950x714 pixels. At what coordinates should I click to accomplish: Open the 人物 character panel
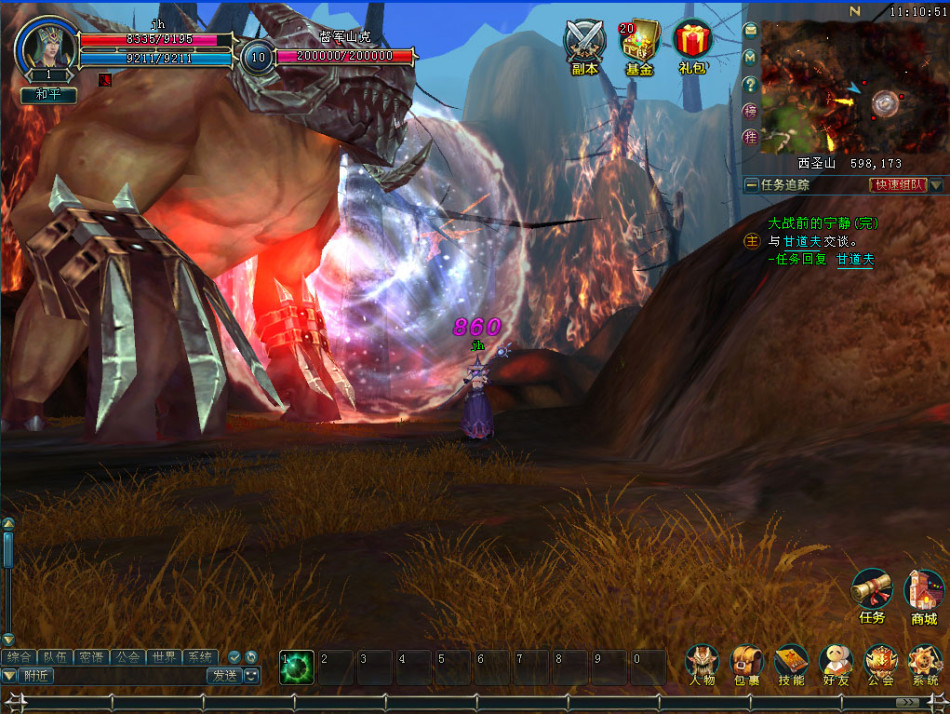click(702, 661)
